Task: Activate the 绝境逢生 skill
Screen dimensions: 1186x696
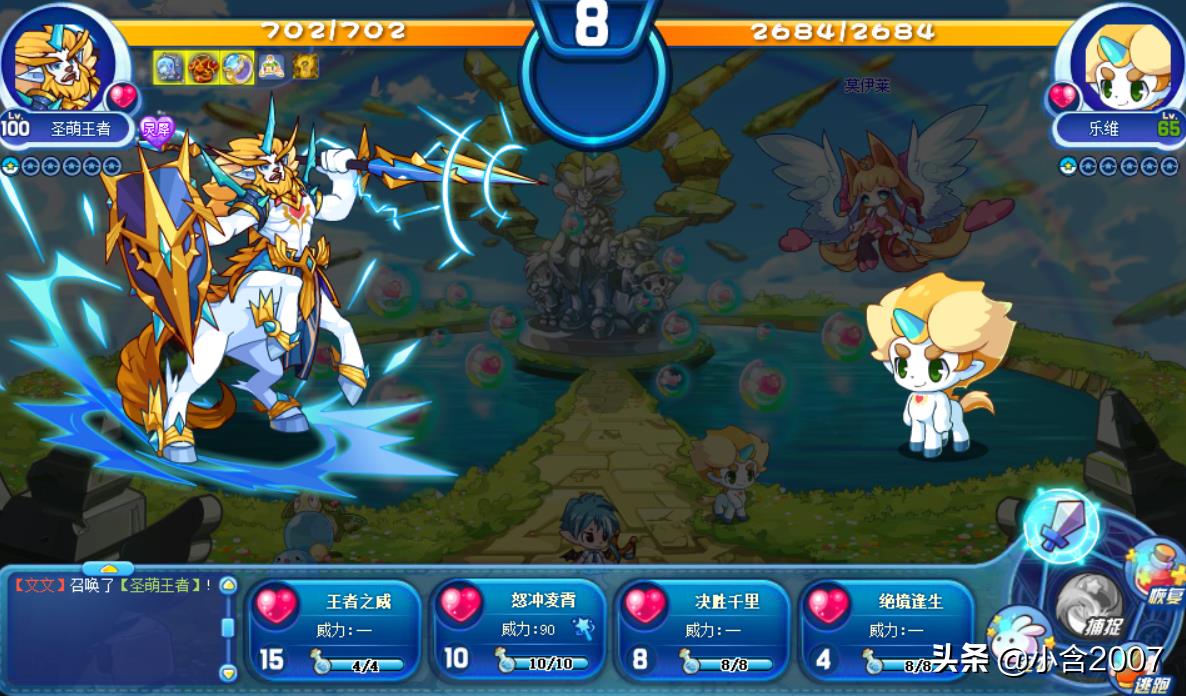Action: point(887,630)
